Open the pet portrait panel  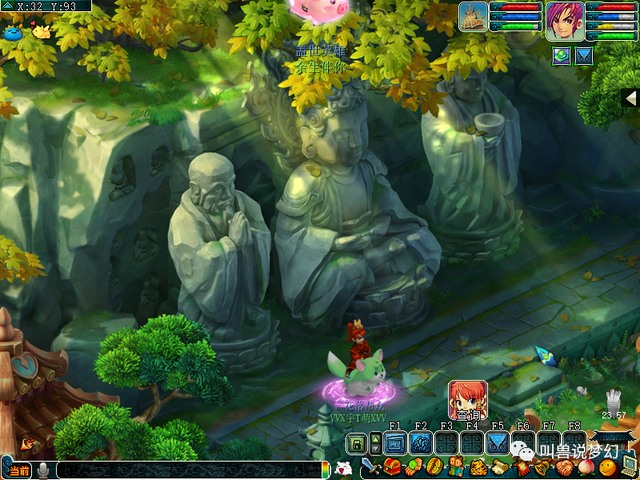[473, 17]
